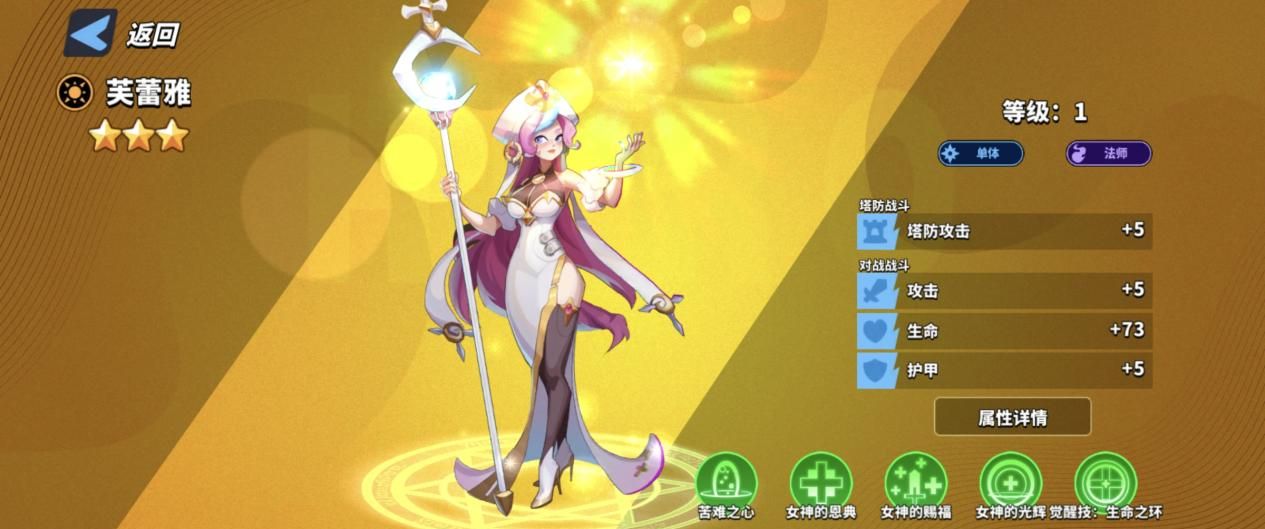Inspect the 女神的光辉 skill
The image size is (1265, 529).
pyautogui.click(x=1010, y=481)
